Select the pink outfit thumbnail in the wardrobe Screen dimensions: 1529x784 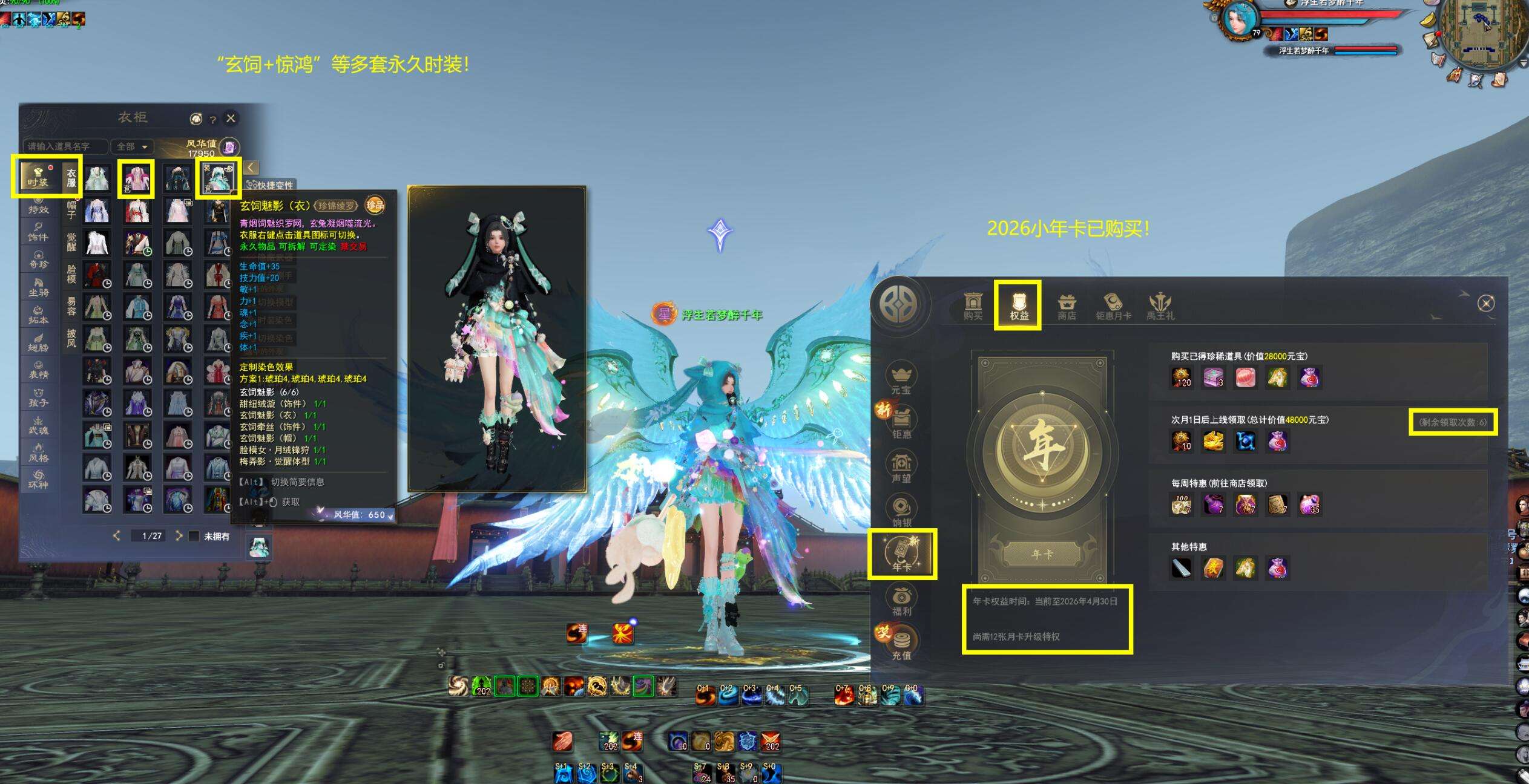point(137,178)
